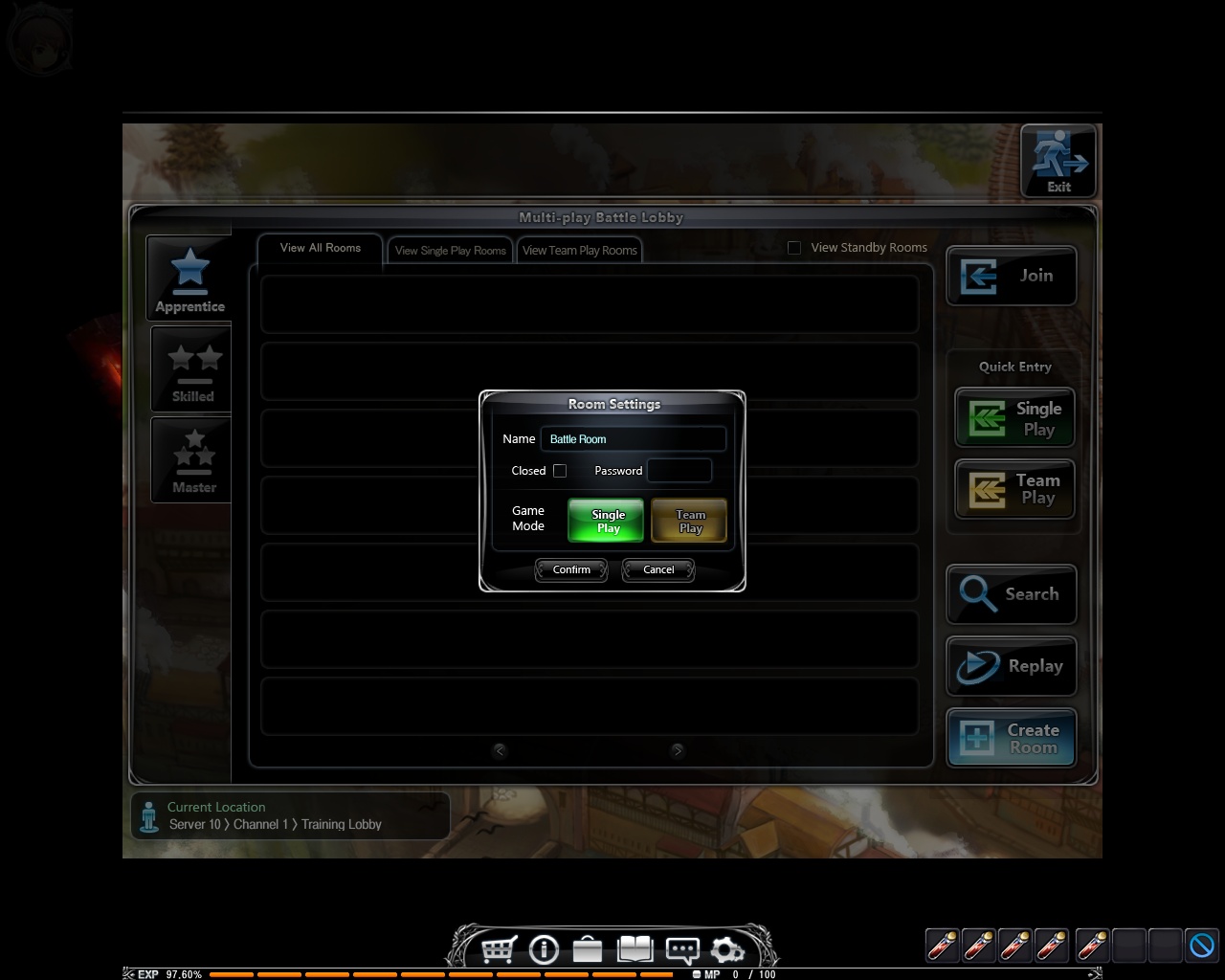Click the Create Room button
Viewport: 1225px width, 980px height.
pos(1012,738)
